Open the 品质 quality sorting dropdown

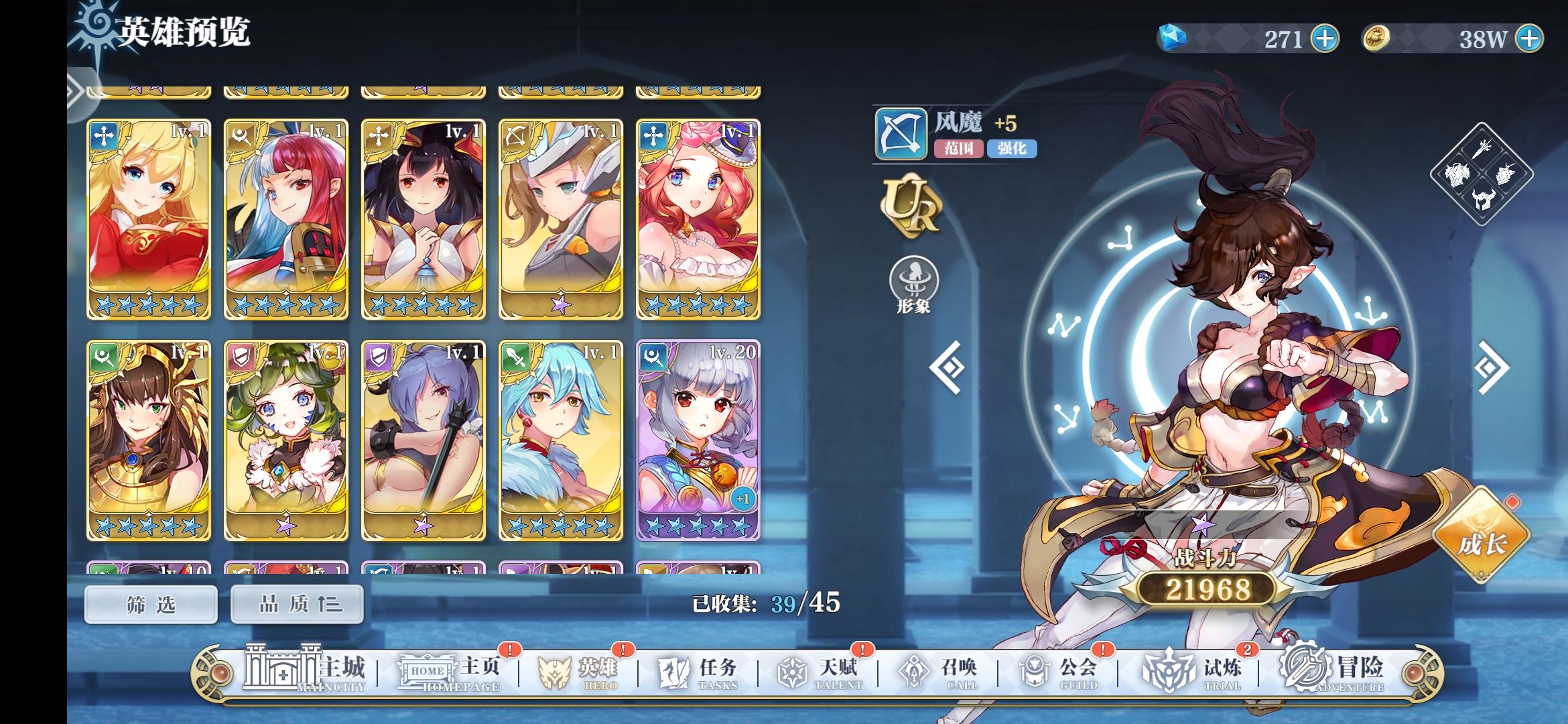point(296,603)
